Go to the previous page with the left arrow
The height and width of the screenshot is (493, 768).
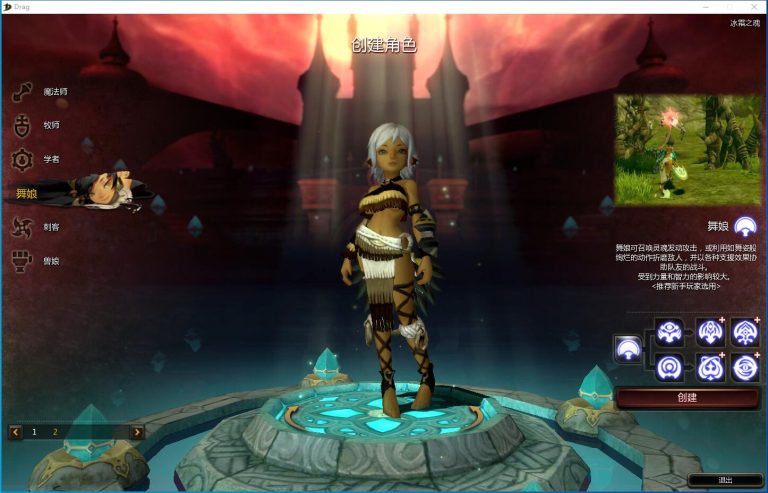(x=16, y=432)
